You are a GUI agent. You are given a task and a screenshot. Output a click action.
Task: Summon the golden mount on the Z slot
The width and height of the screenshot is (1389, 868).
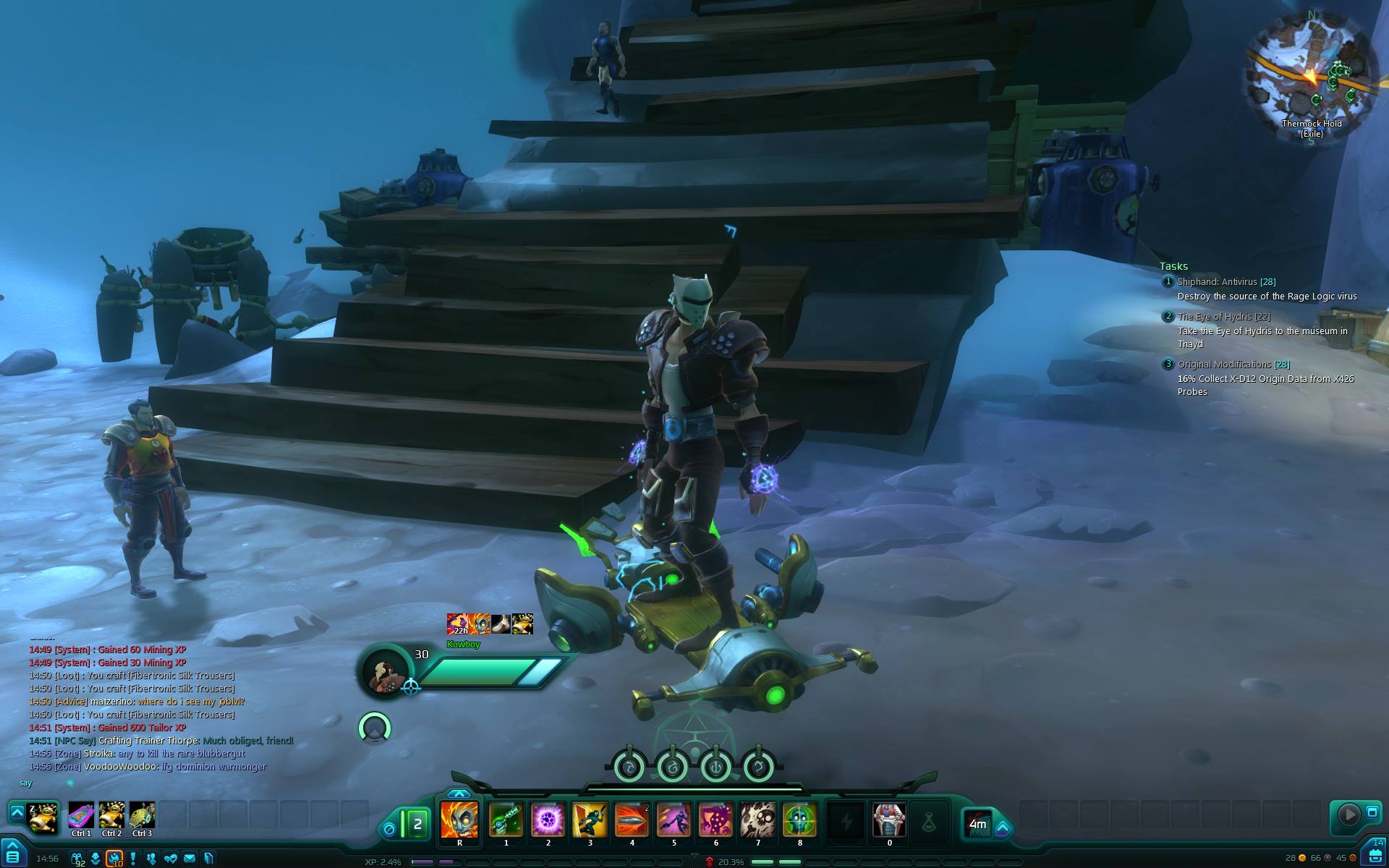pyautogui.click(x=43, y=817)
